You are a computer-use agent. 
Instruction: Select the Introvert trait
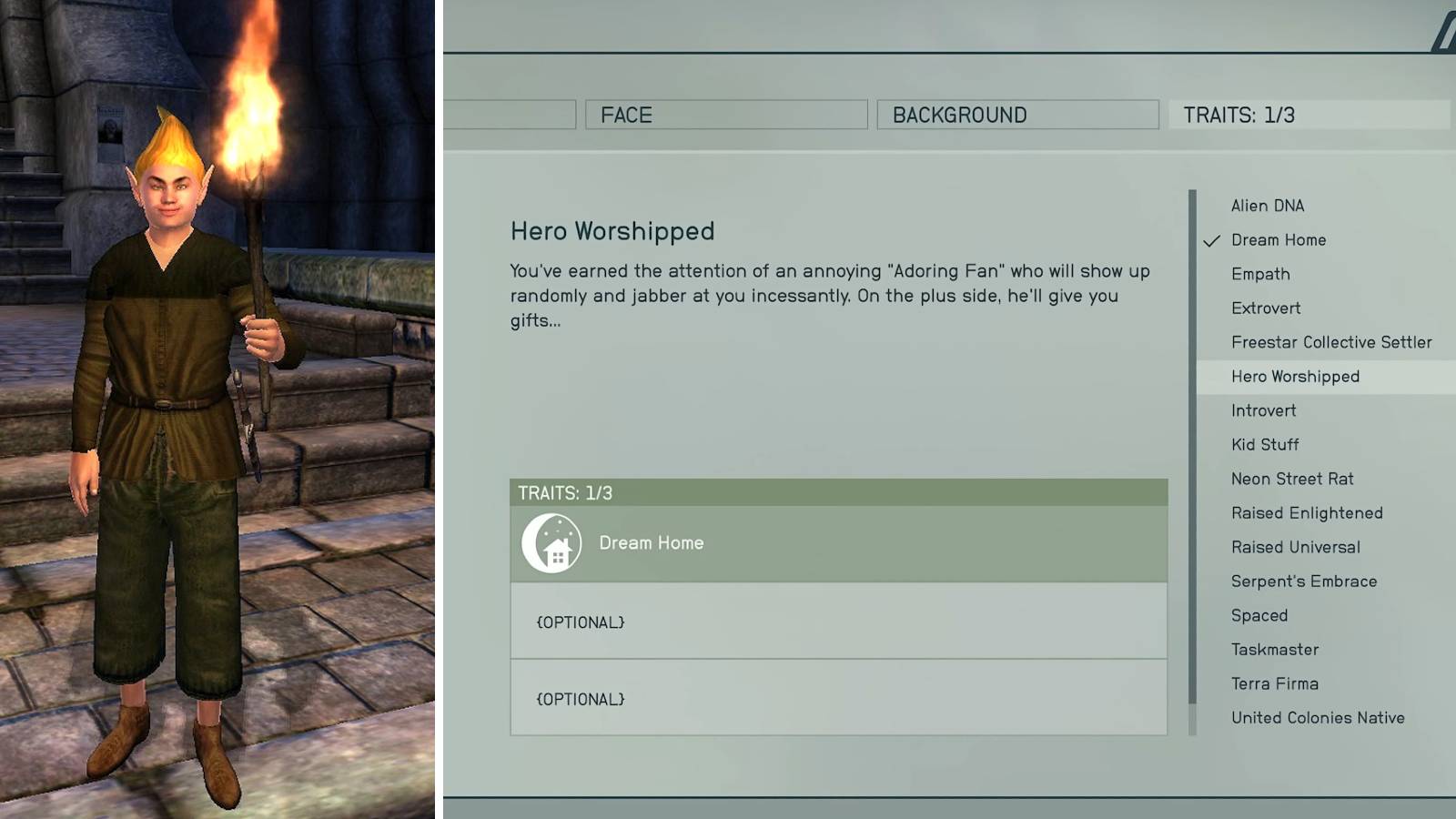click(x=1263, y=410)
